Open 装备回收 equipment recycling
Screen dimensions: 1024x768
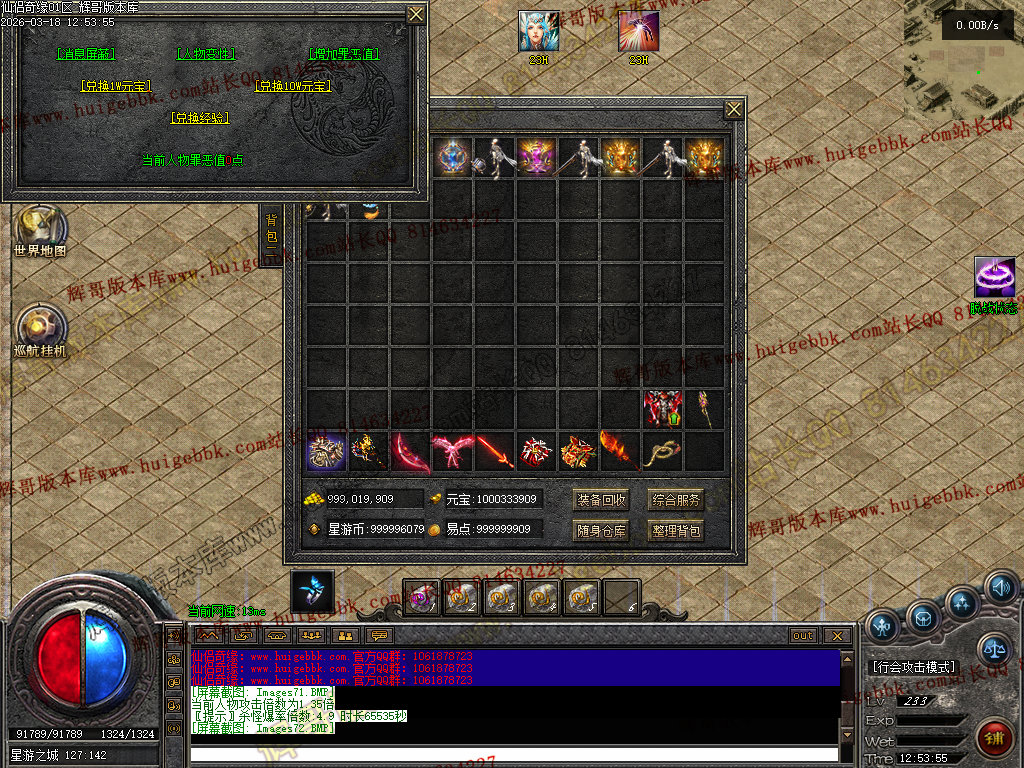601,500
